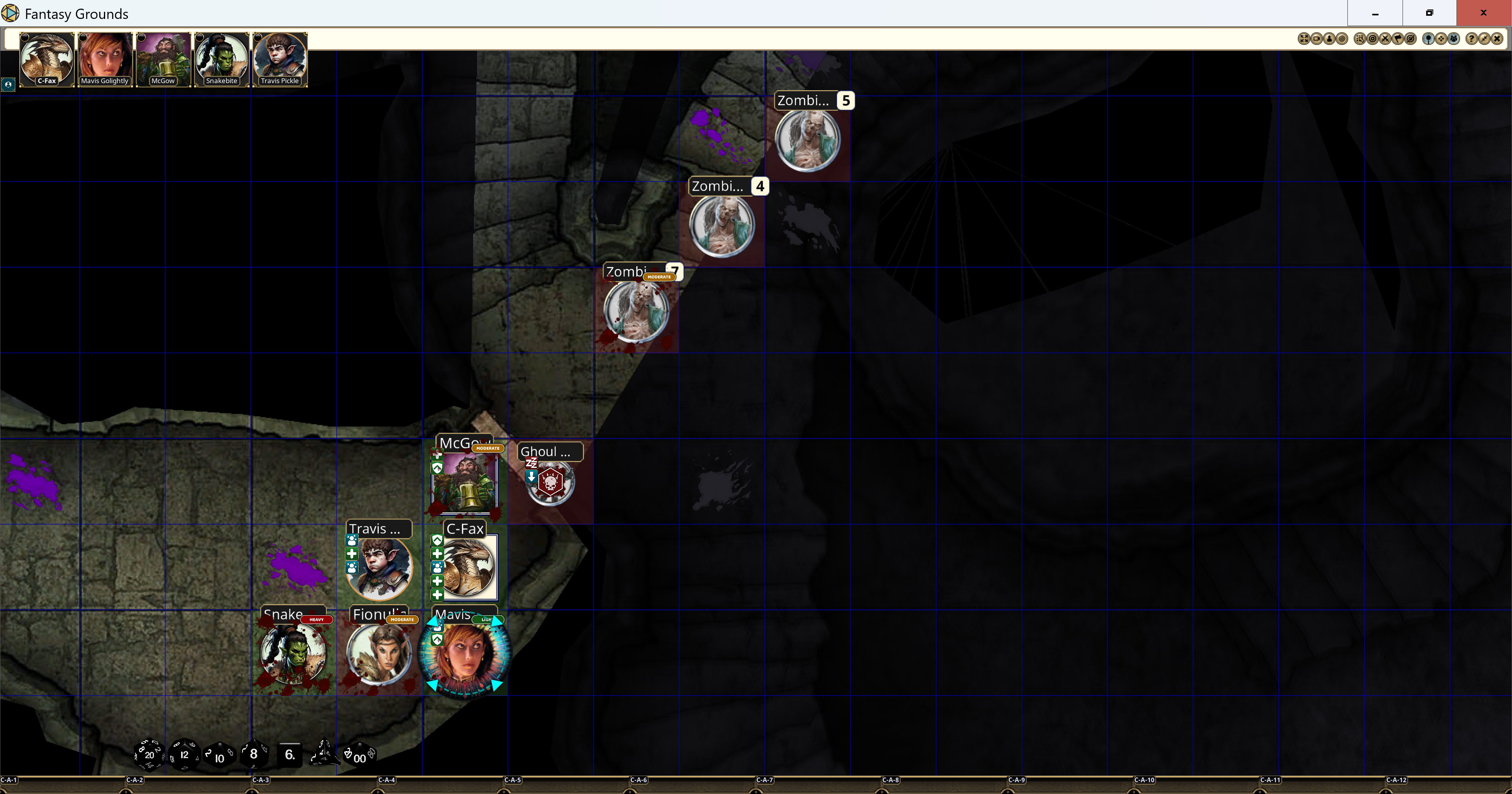Toggle the sleep Zz indicator on the Ghoul token
This screenshot has height=794, width=1512.
(532, 463)
